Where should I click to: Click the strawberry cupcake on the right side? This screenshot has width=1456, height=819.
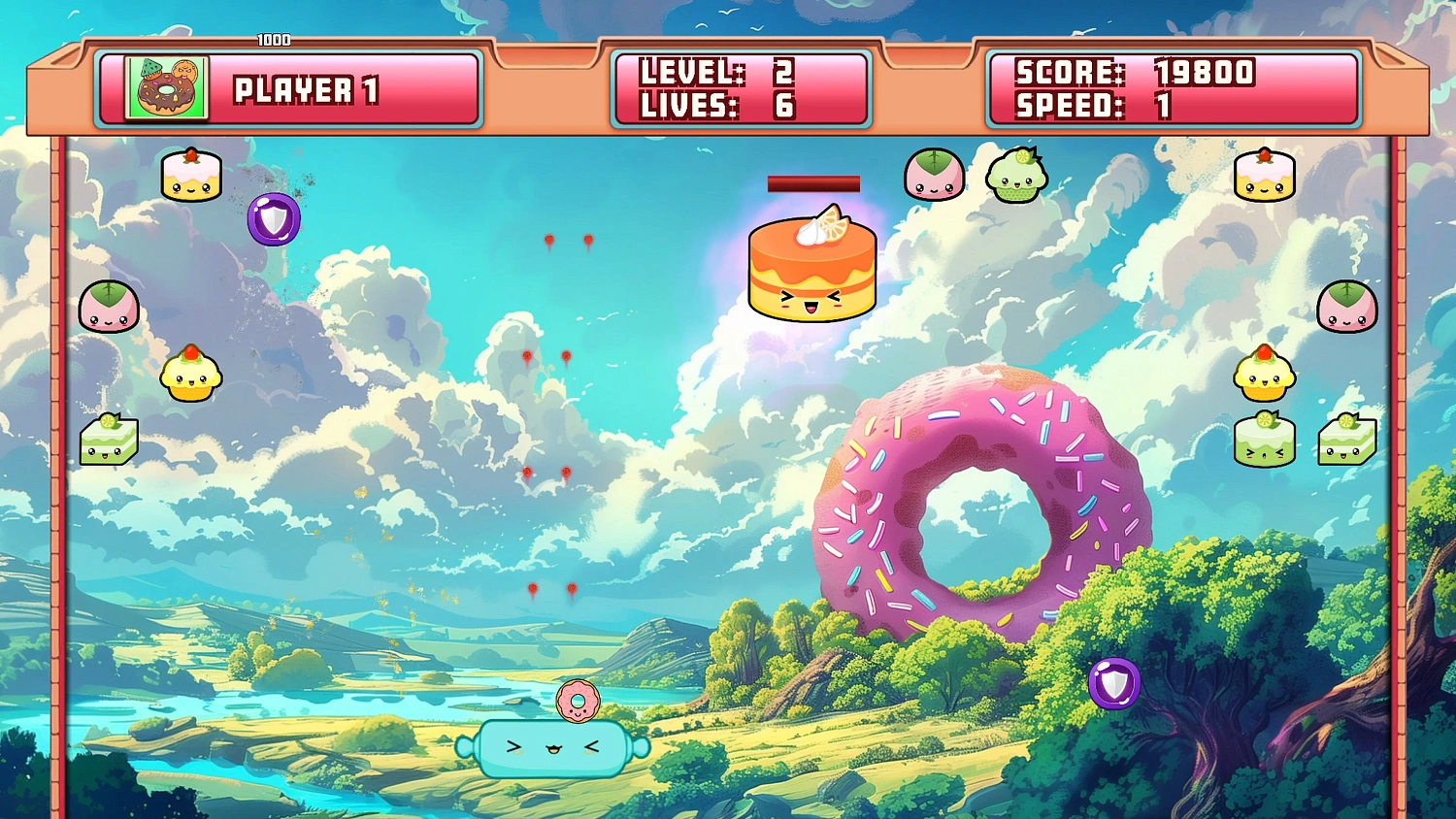(1265, 375)
